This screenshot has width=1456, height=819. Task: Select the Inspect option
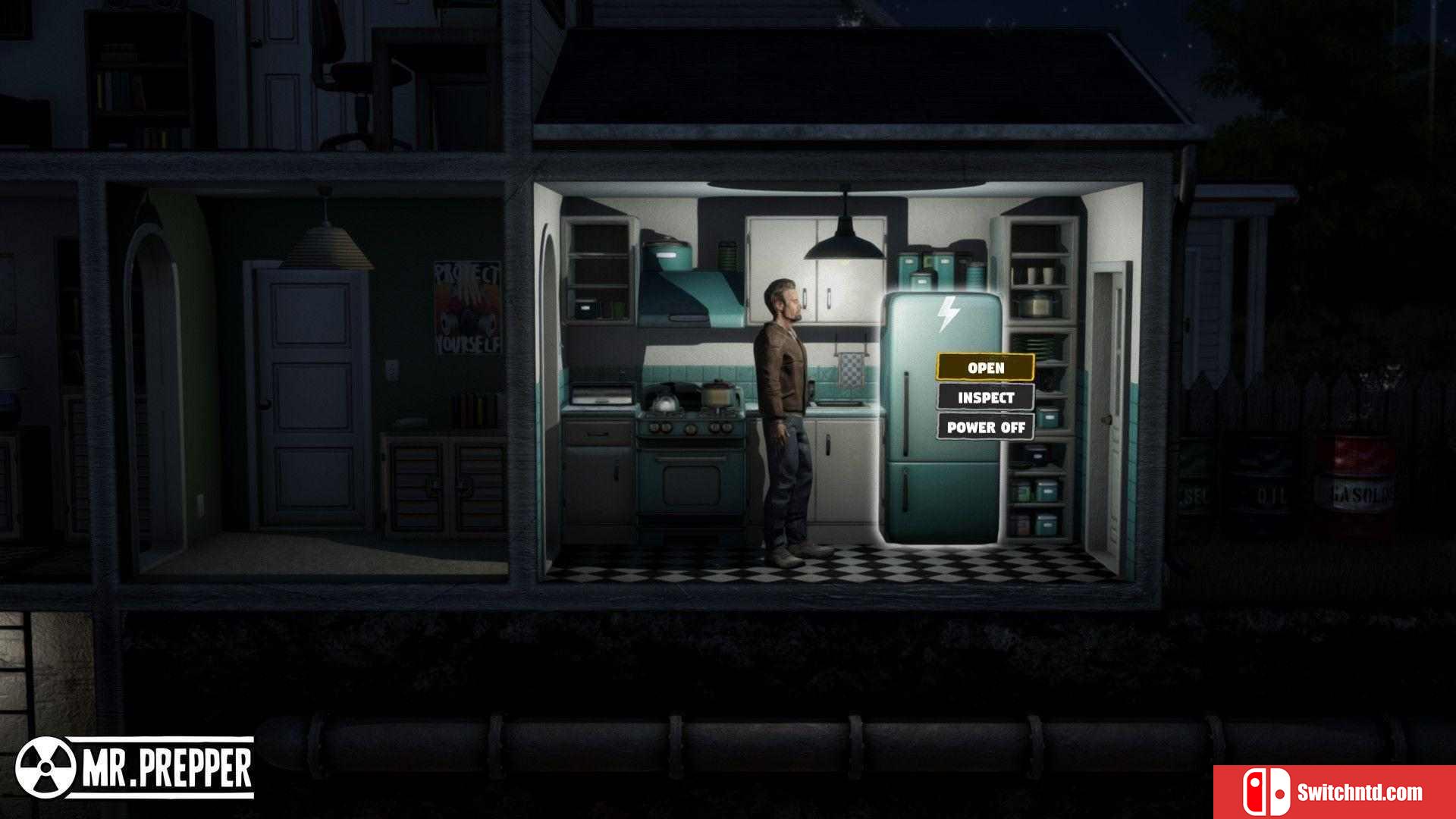tap(985, 397)
